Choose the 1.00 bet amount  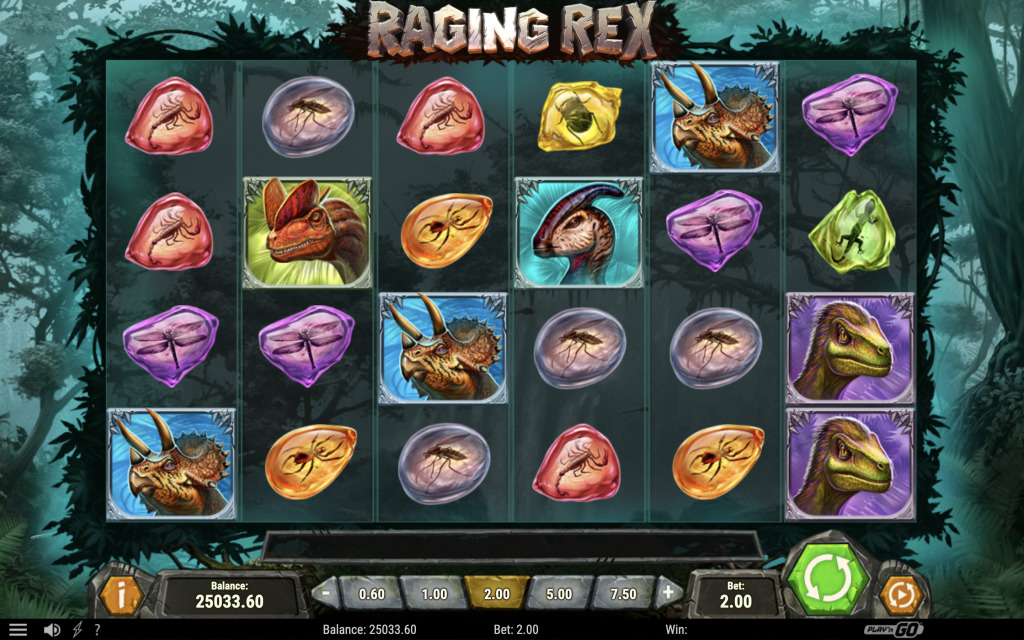[x=434, y=593]
